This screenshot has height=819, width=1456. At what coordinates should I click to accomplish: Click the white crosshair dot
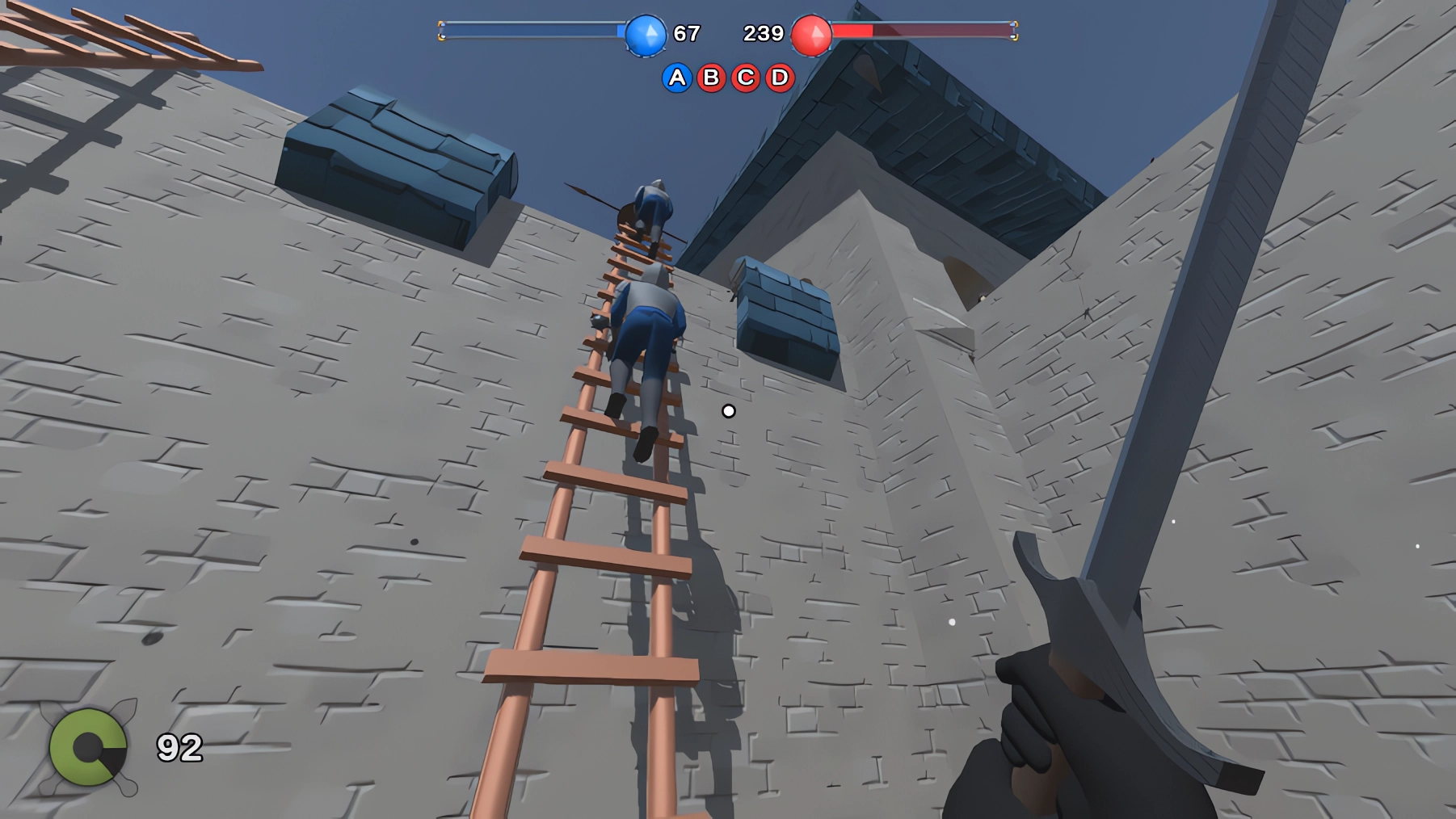[728, 411]
